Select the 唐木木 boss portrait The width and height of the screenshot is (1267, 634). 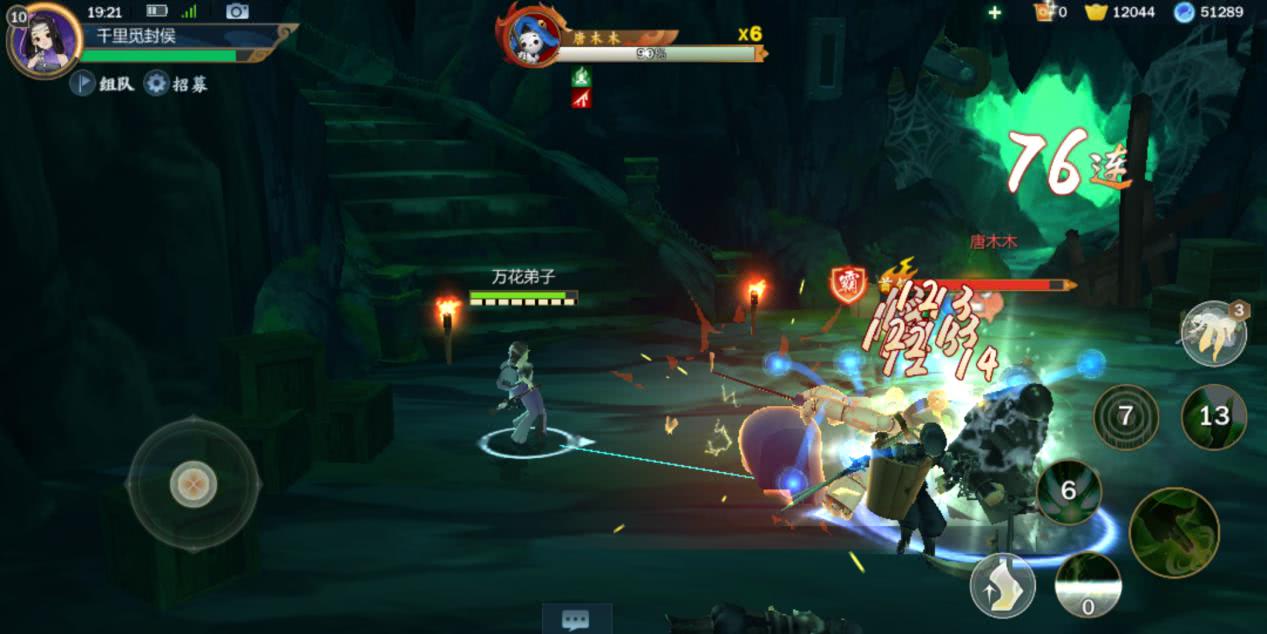click(529, 37)
